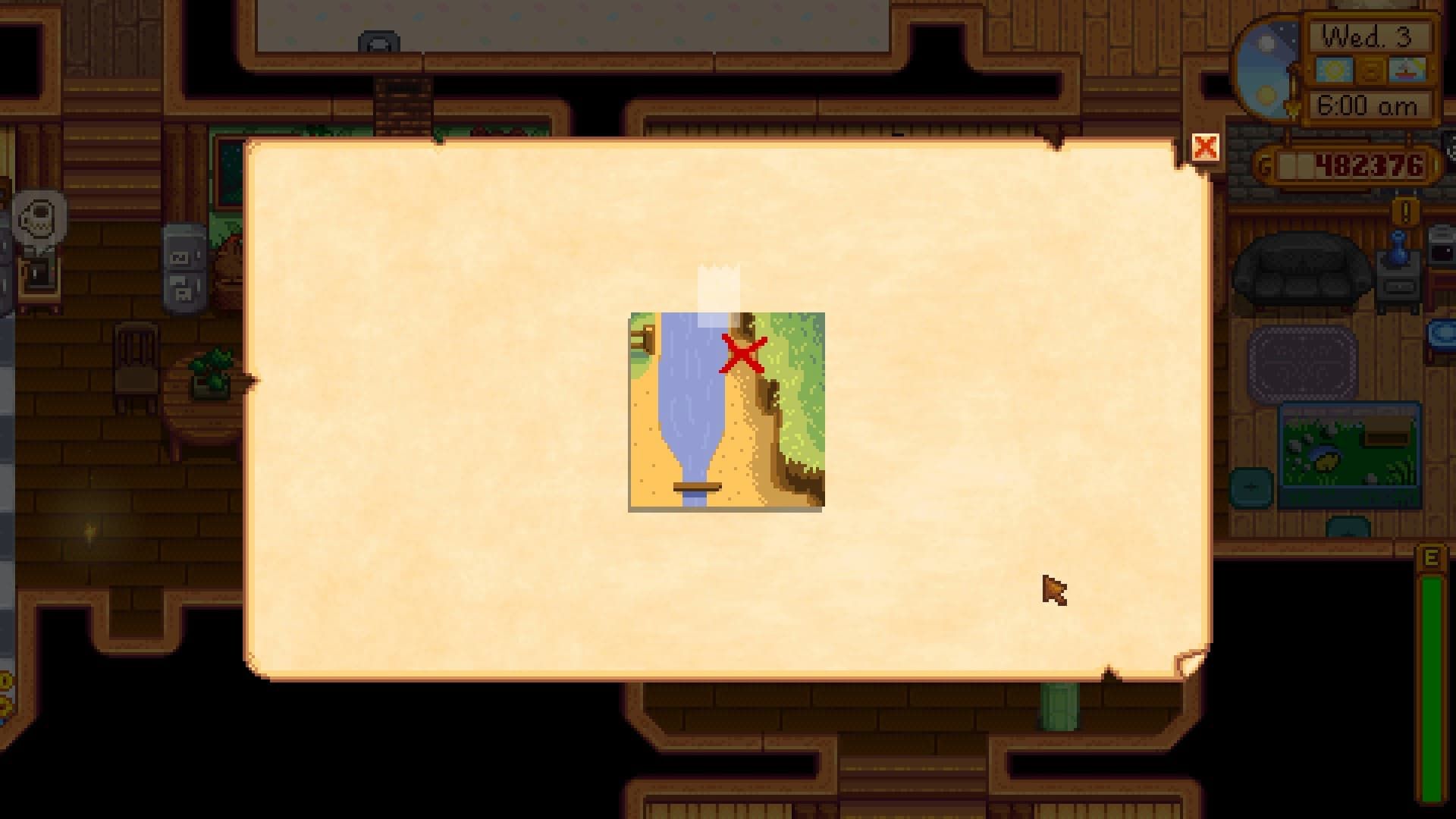The height and width of the screenshot is (819, 1456).
Task: Click the sunny weather icon on the clock
Action: point(1335,69)
